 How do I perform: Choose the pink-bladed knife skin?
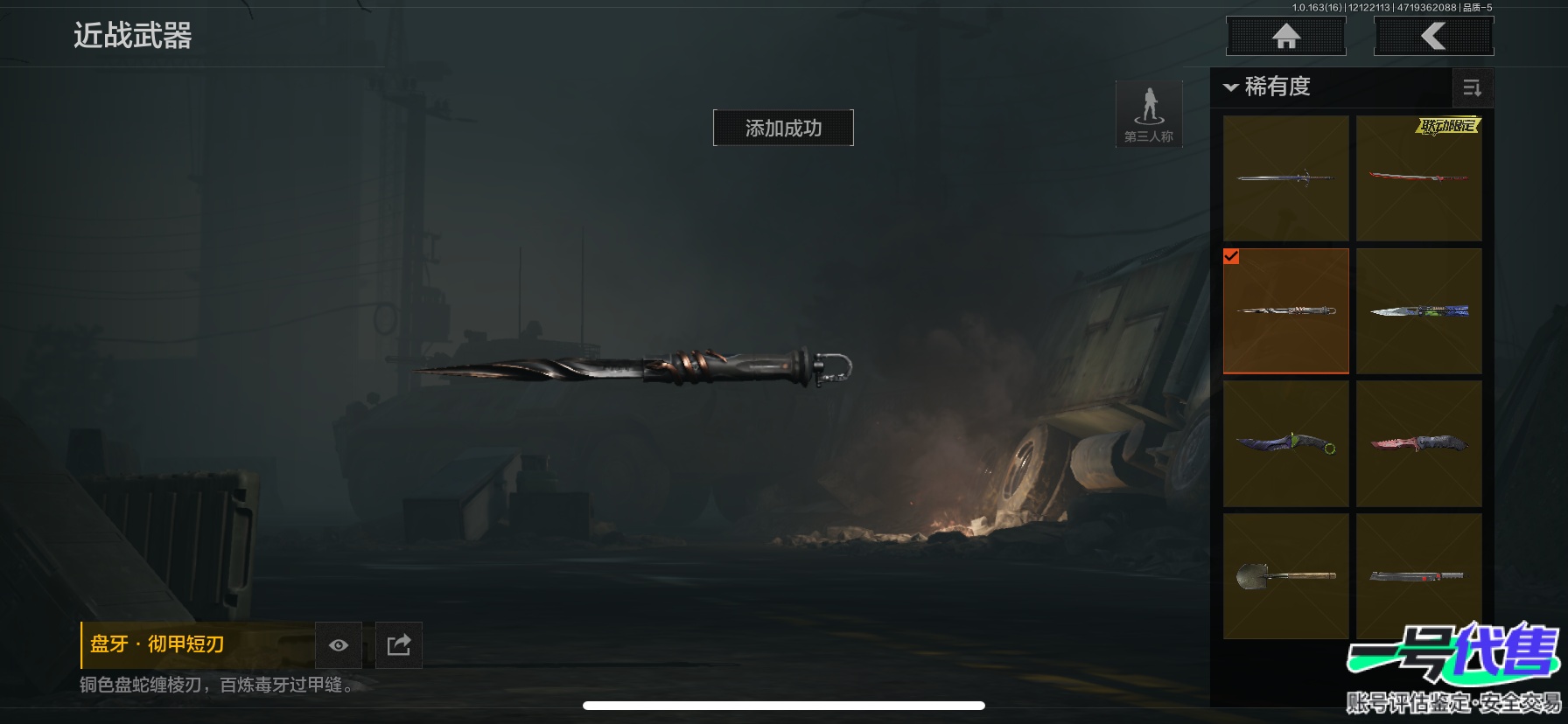pyautogui.click(x=1418, y=444)
